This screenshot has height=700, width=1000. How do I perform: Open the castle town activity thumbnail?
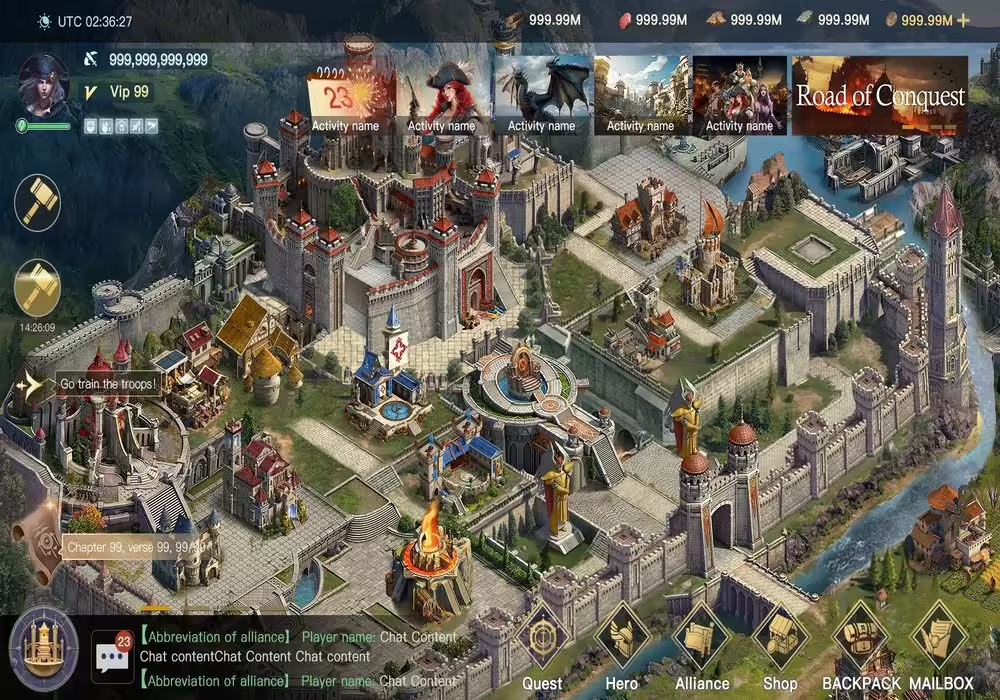pos(640,96)
